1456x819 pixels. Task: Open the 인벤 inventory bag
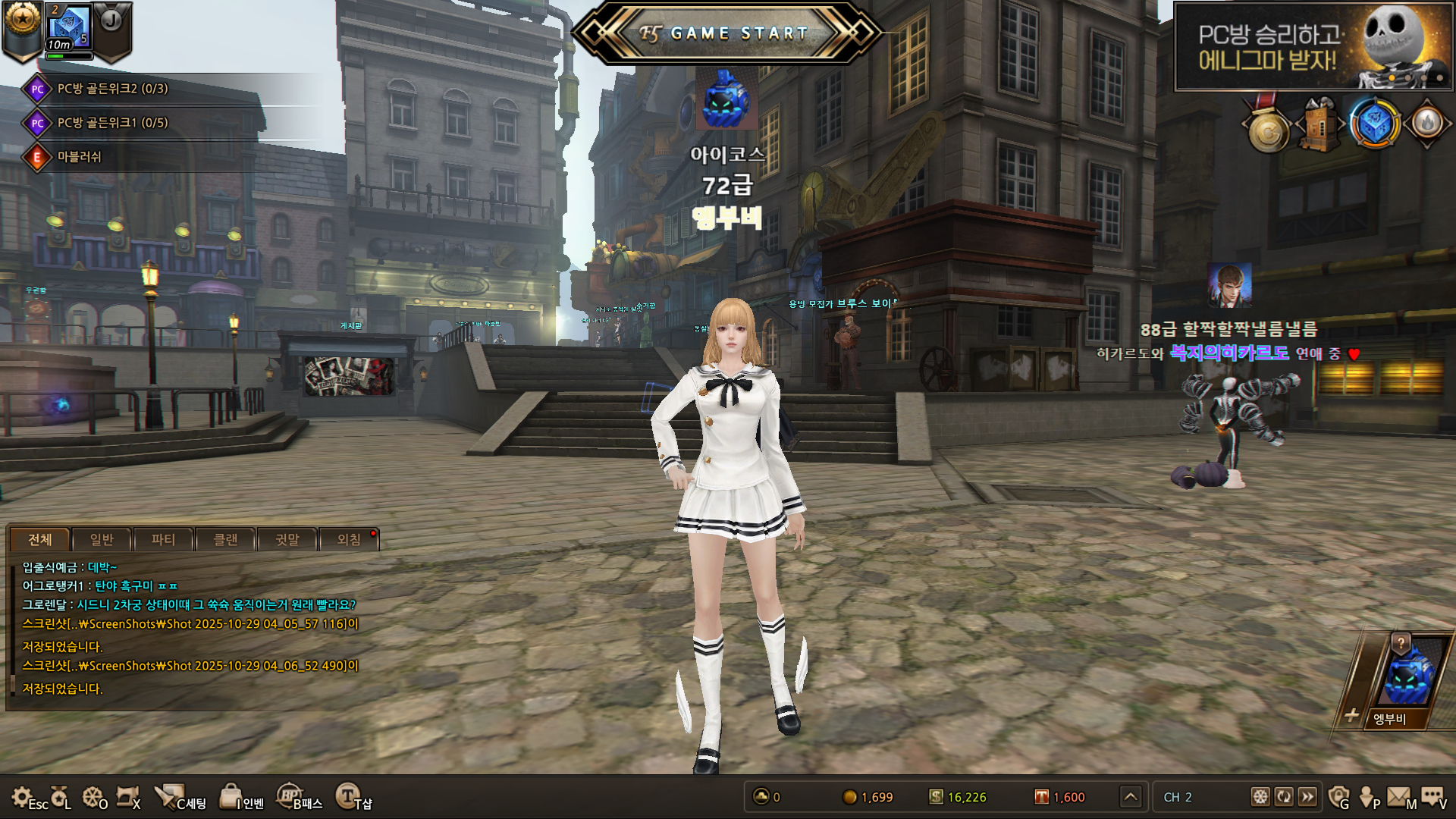241,798
